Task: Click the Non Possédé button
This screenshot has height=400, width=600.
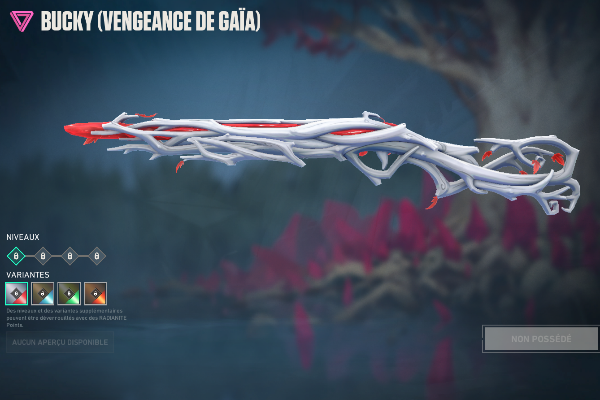Action: coord(541,339)
